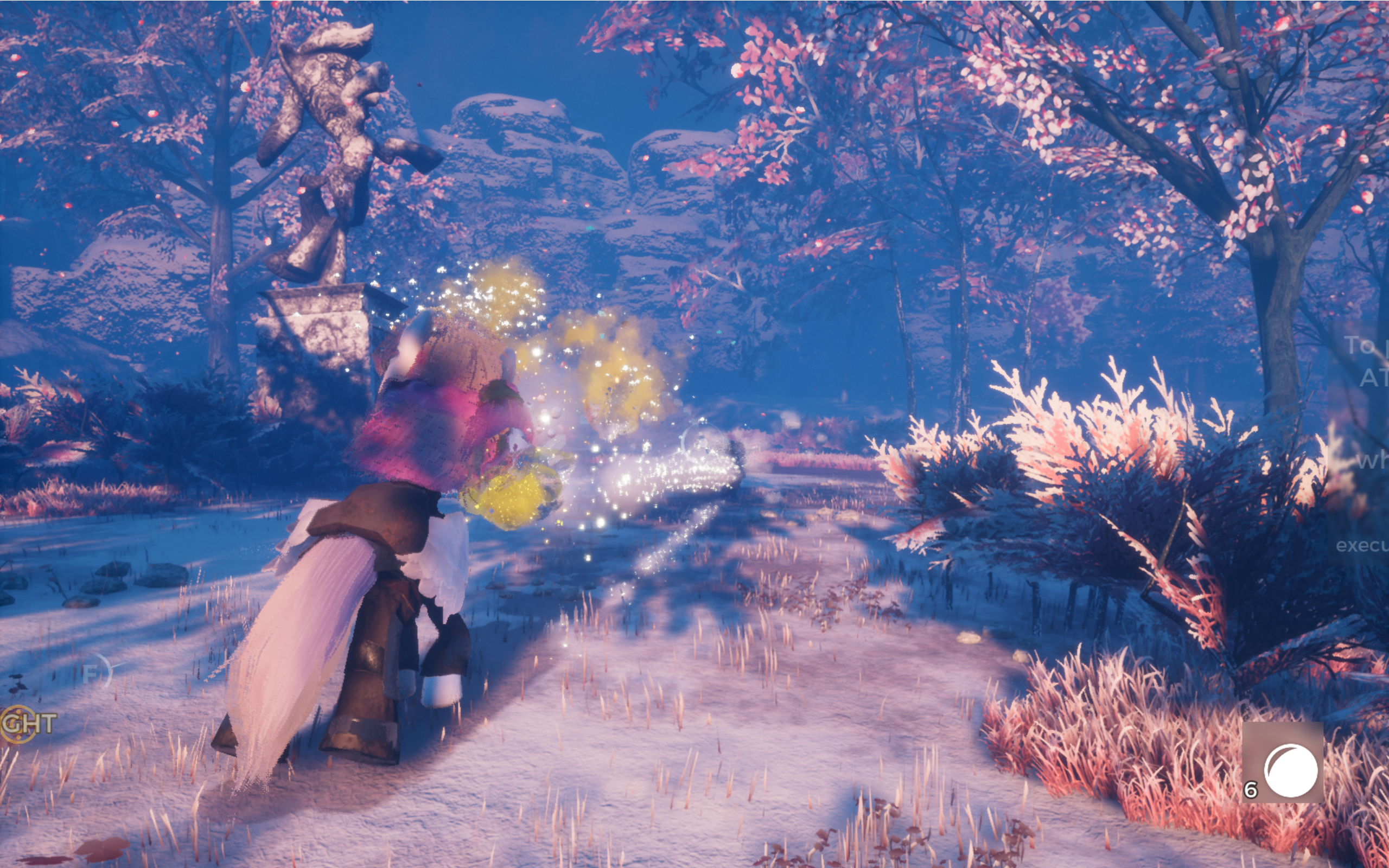Select the white orb item slot

click(1283, 762)
